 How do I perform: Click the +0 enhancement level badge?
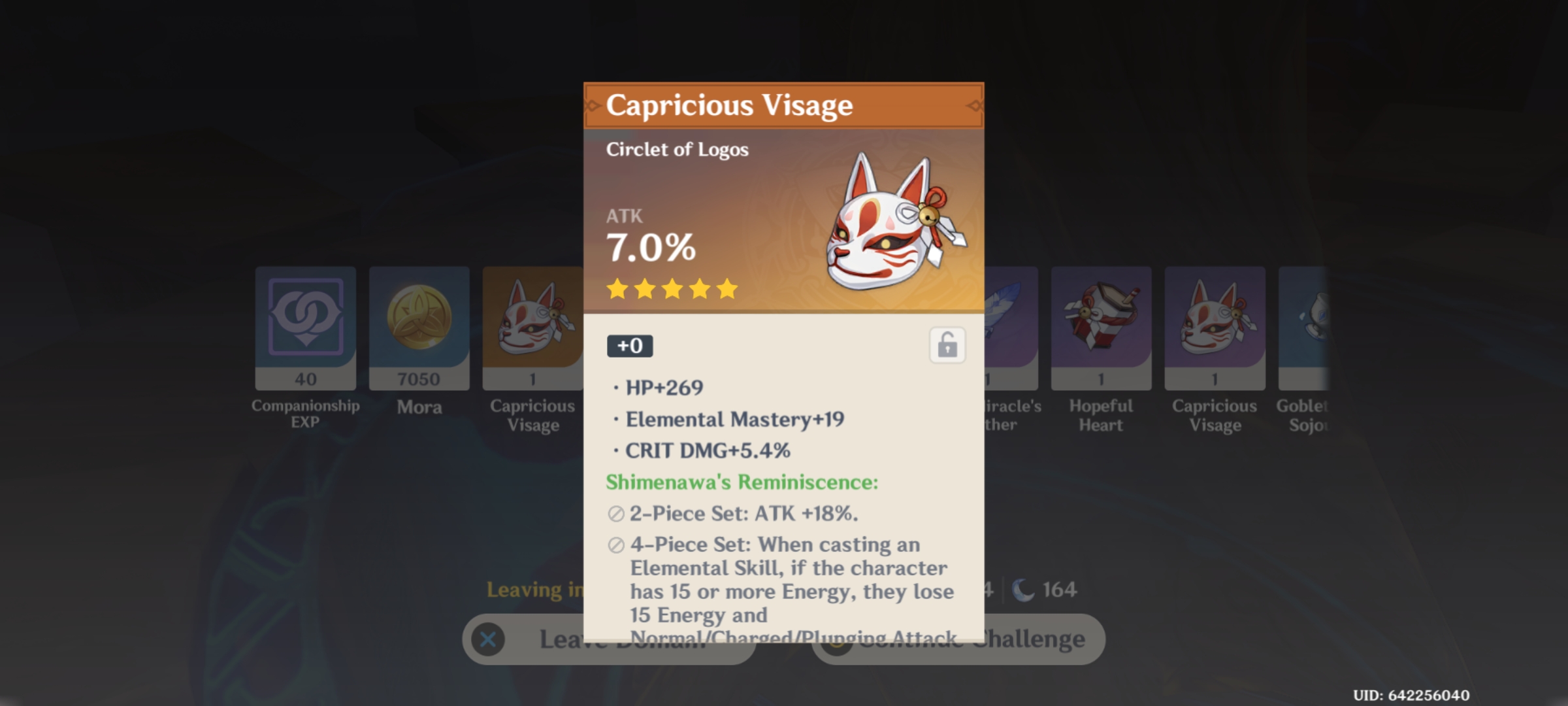point(630,346)
